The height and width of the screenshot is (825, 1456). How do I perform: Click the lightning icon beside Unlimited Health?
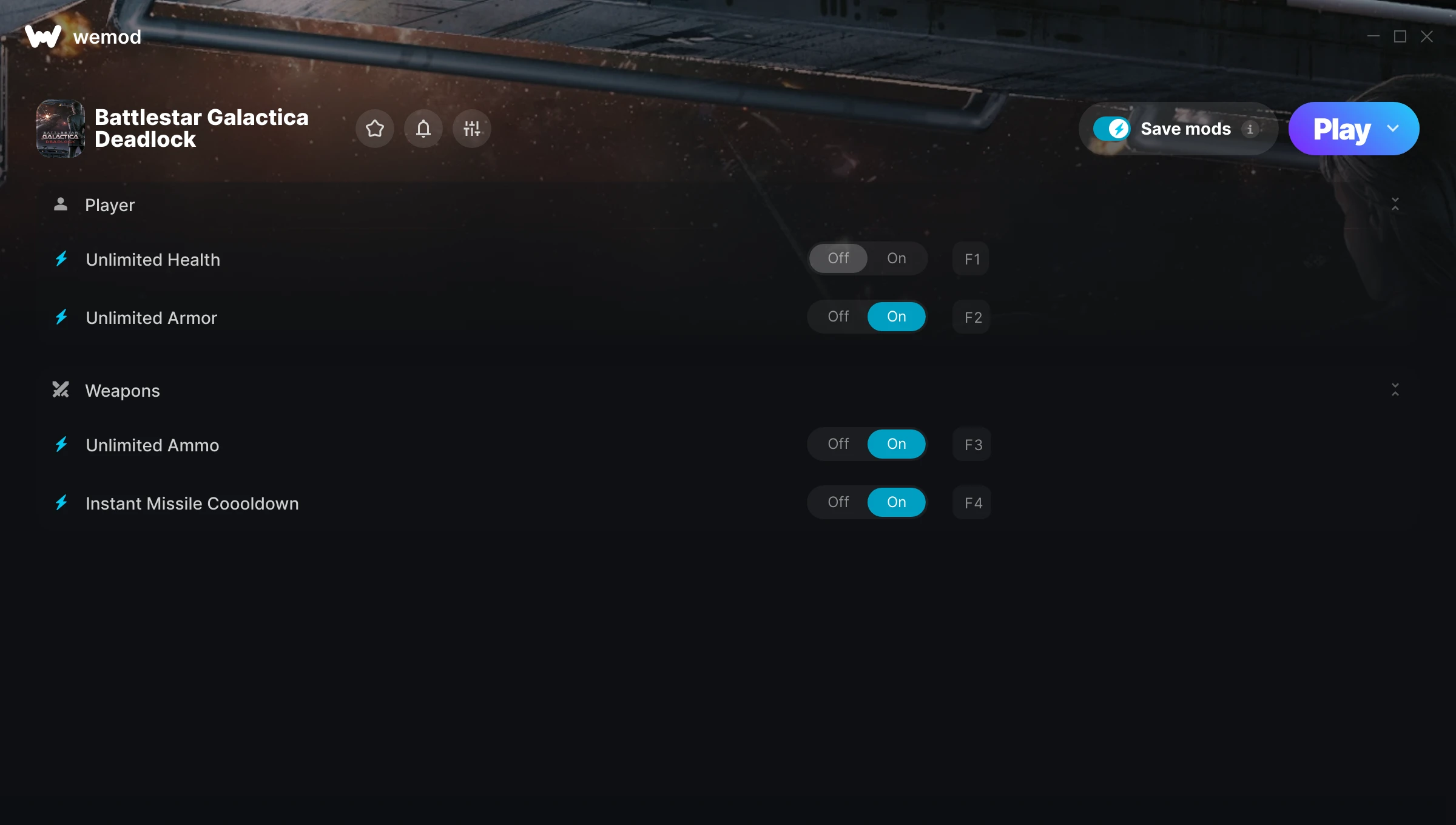61,259
